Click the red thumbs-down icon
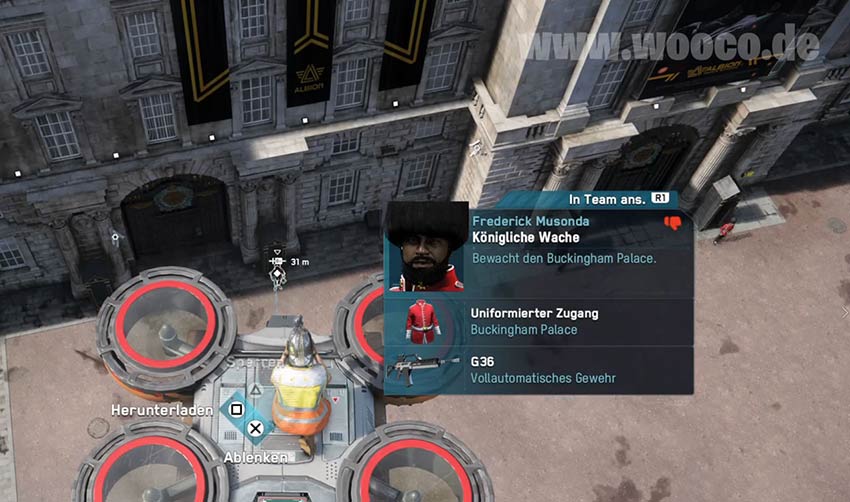Image resolution: width=850 pixels, height=502 pixels. [x=673, y=223]
